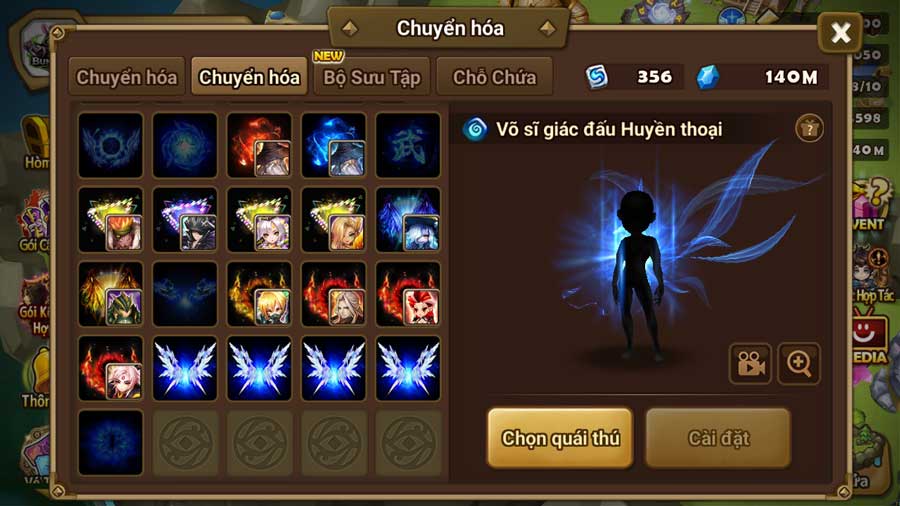Open the Chỗ Chứa tab
900x506 pixels.
tap(494, 77)
